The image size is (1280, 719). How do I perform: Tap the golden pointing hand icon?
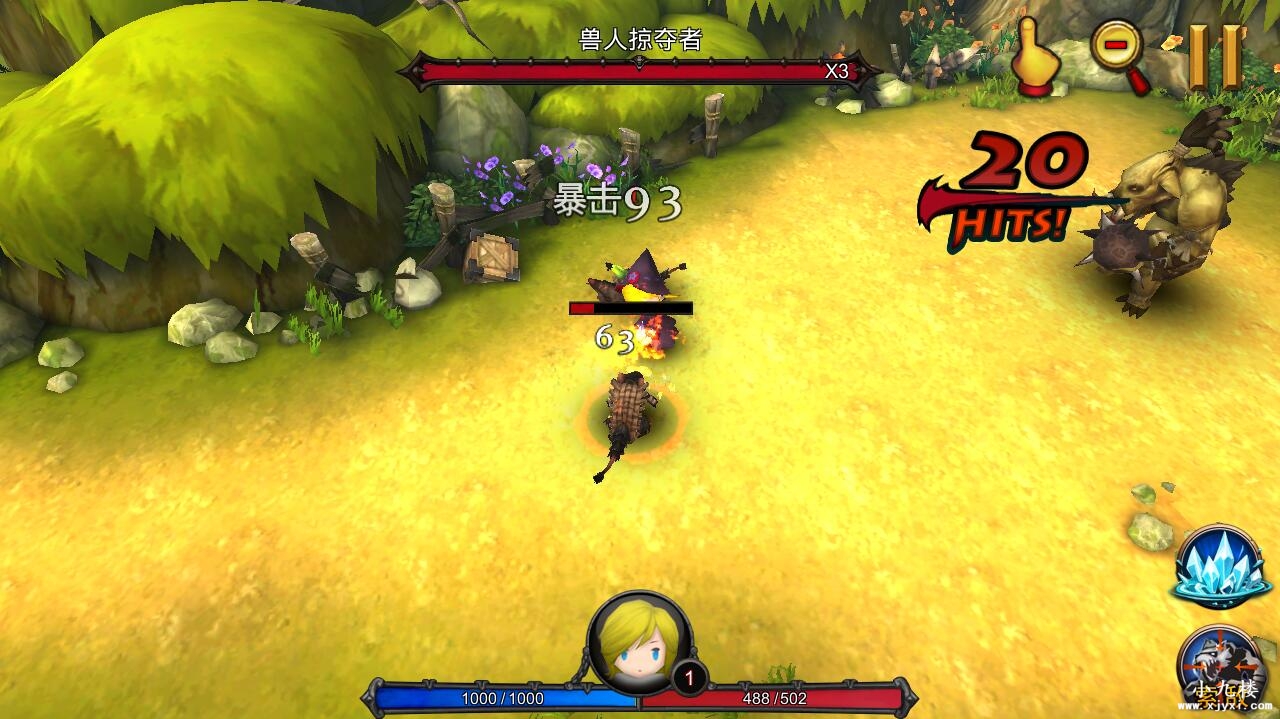[x=1036, y=58]
